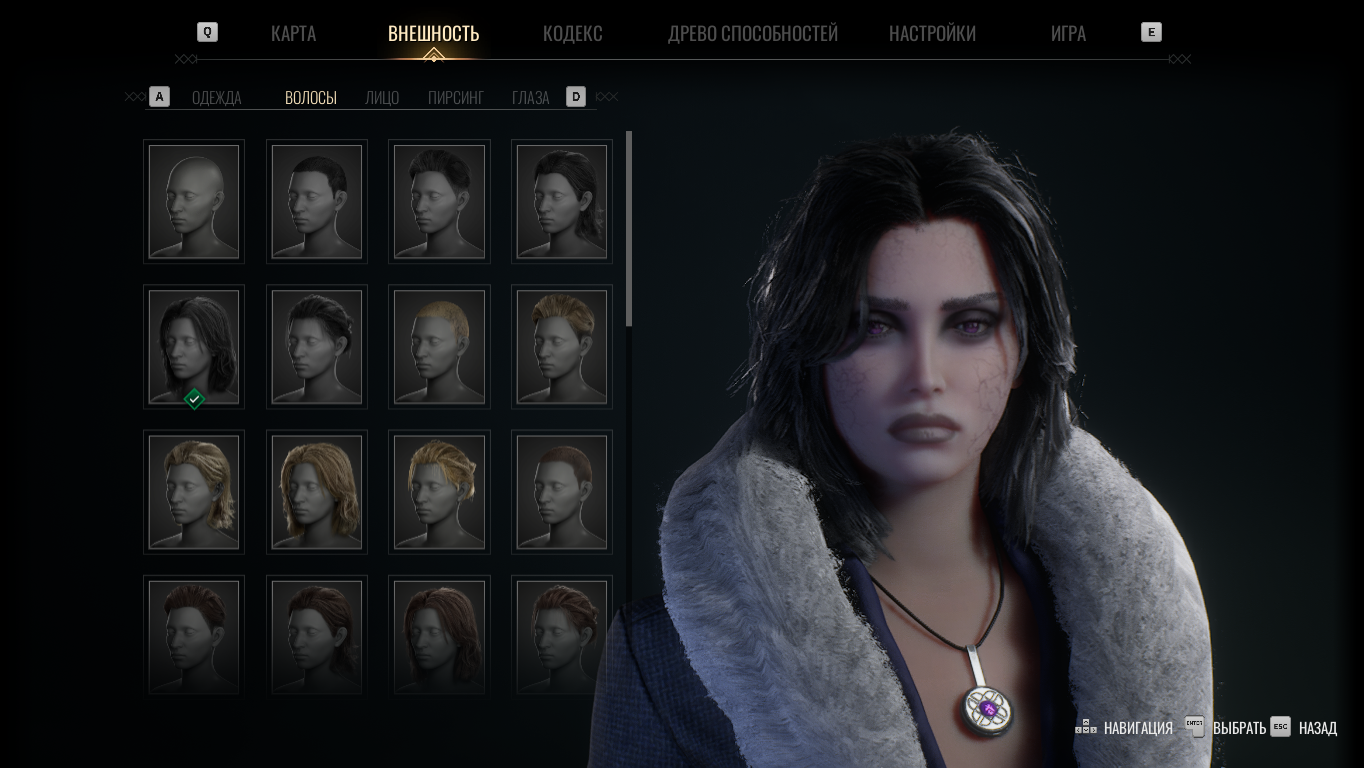Open the Лицо category
Viewport: 1364px width, 768px height.
click(x=382, y=97)
